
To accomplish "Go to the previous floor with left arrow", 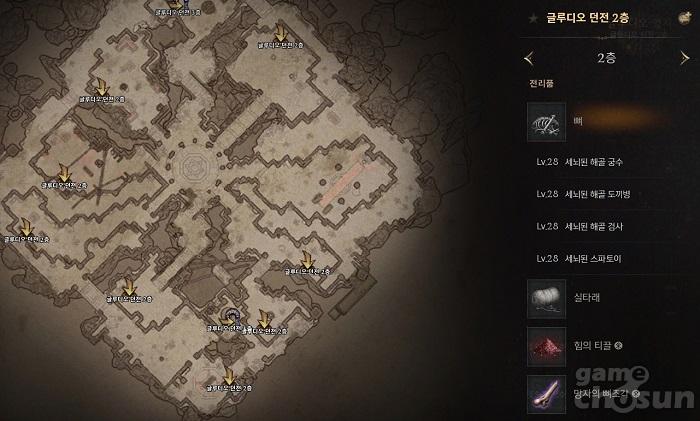I will point(529,58).
